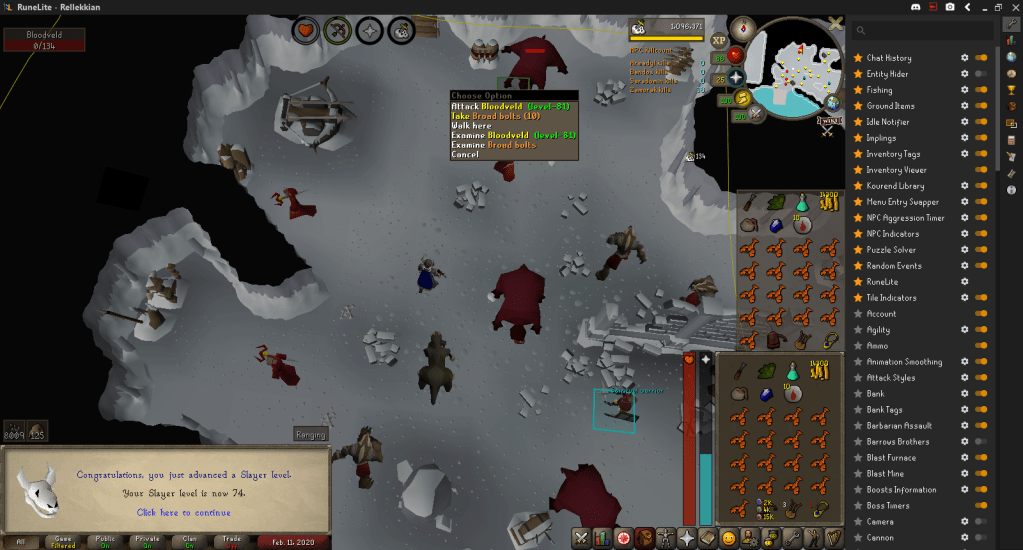Toggle the XP drops button near the minimap
This screenshot has width=1023, height=550.
pyautogui.click(x=719, y=41)
